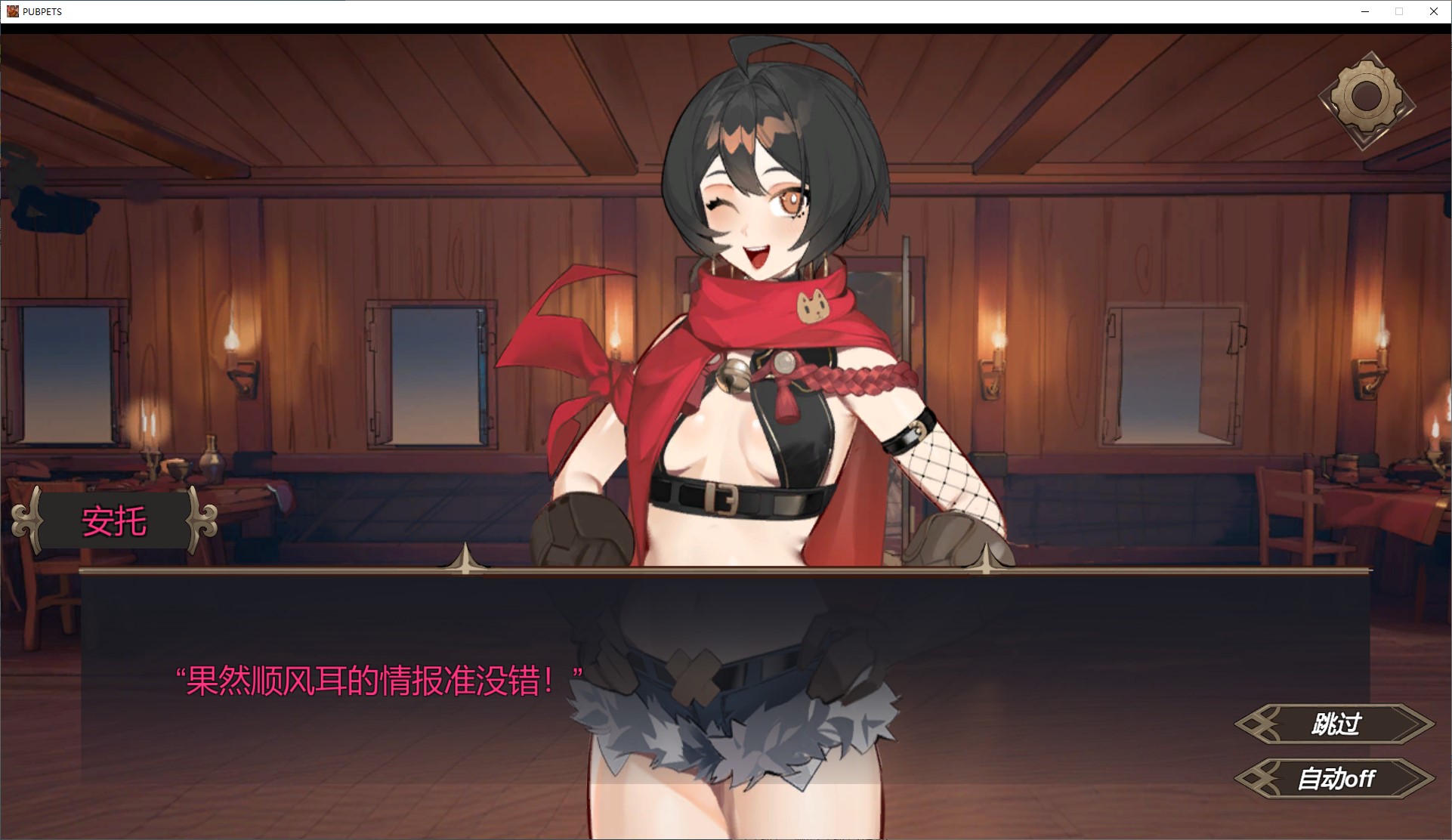
Task: Minimize the PUBPETS window
Action: click(1364, 11)
